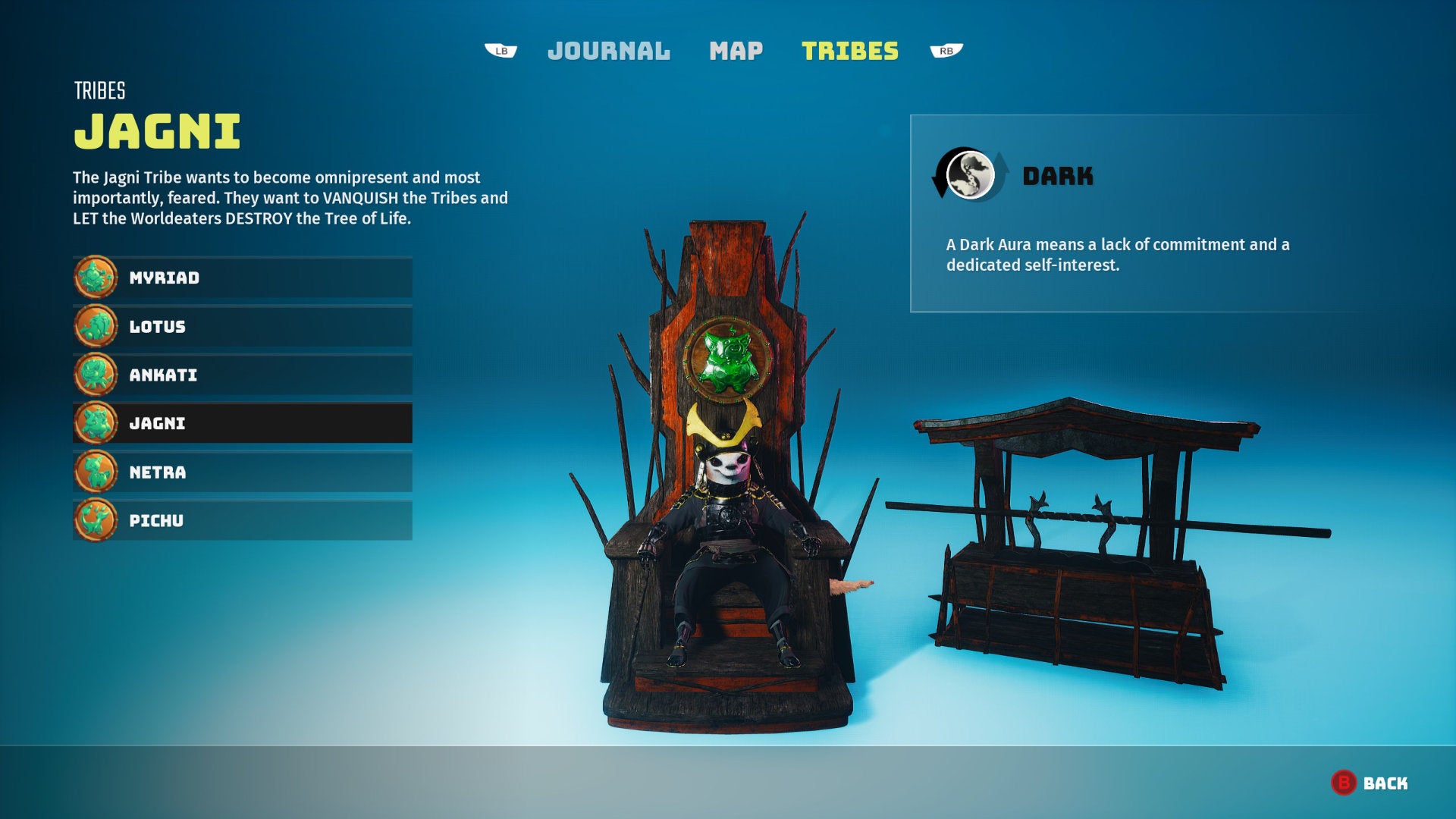
Task: Select the Tribes tab
Action: point(851,51)
